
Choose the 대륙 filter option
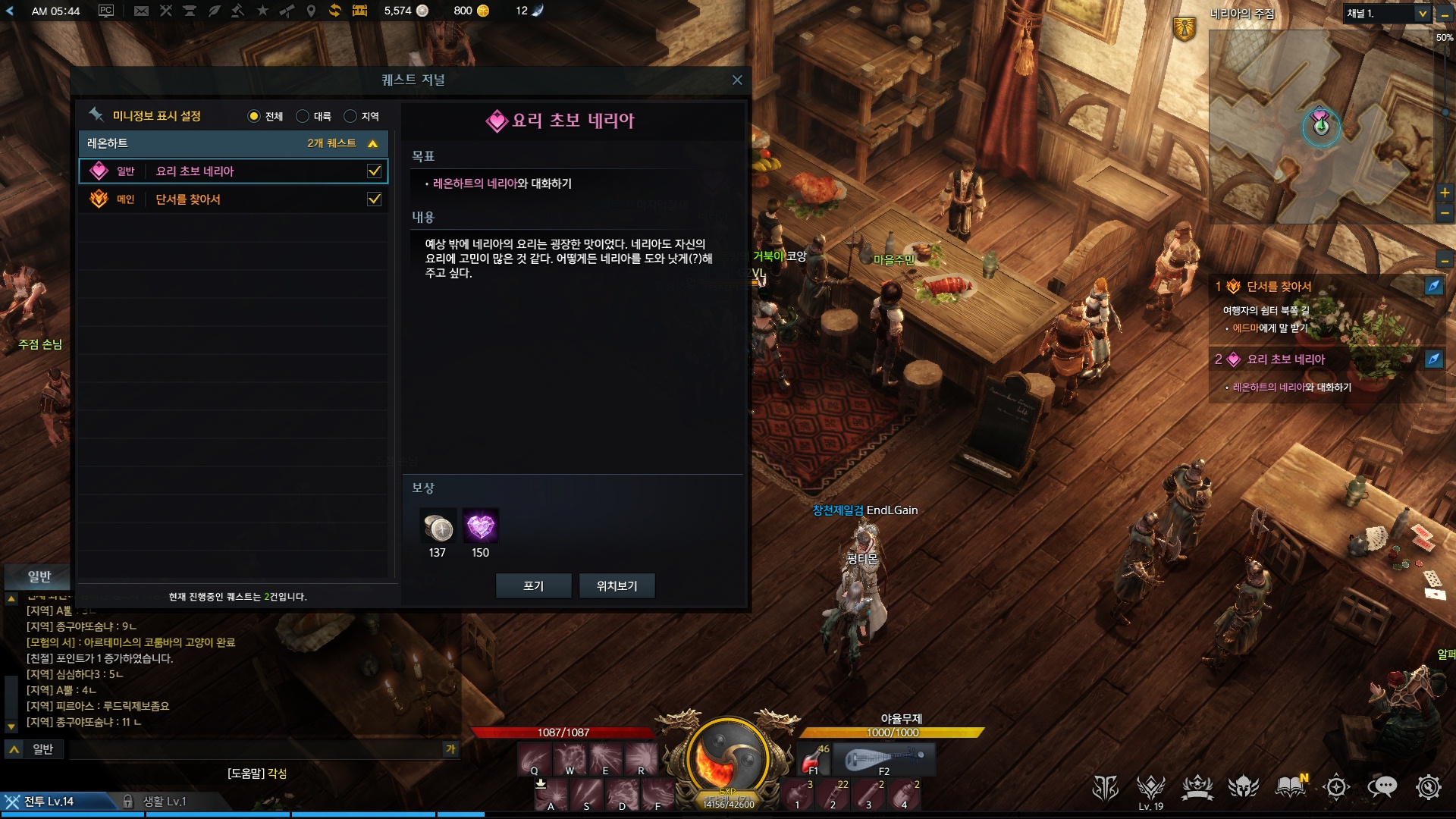(x=303, y=116)
